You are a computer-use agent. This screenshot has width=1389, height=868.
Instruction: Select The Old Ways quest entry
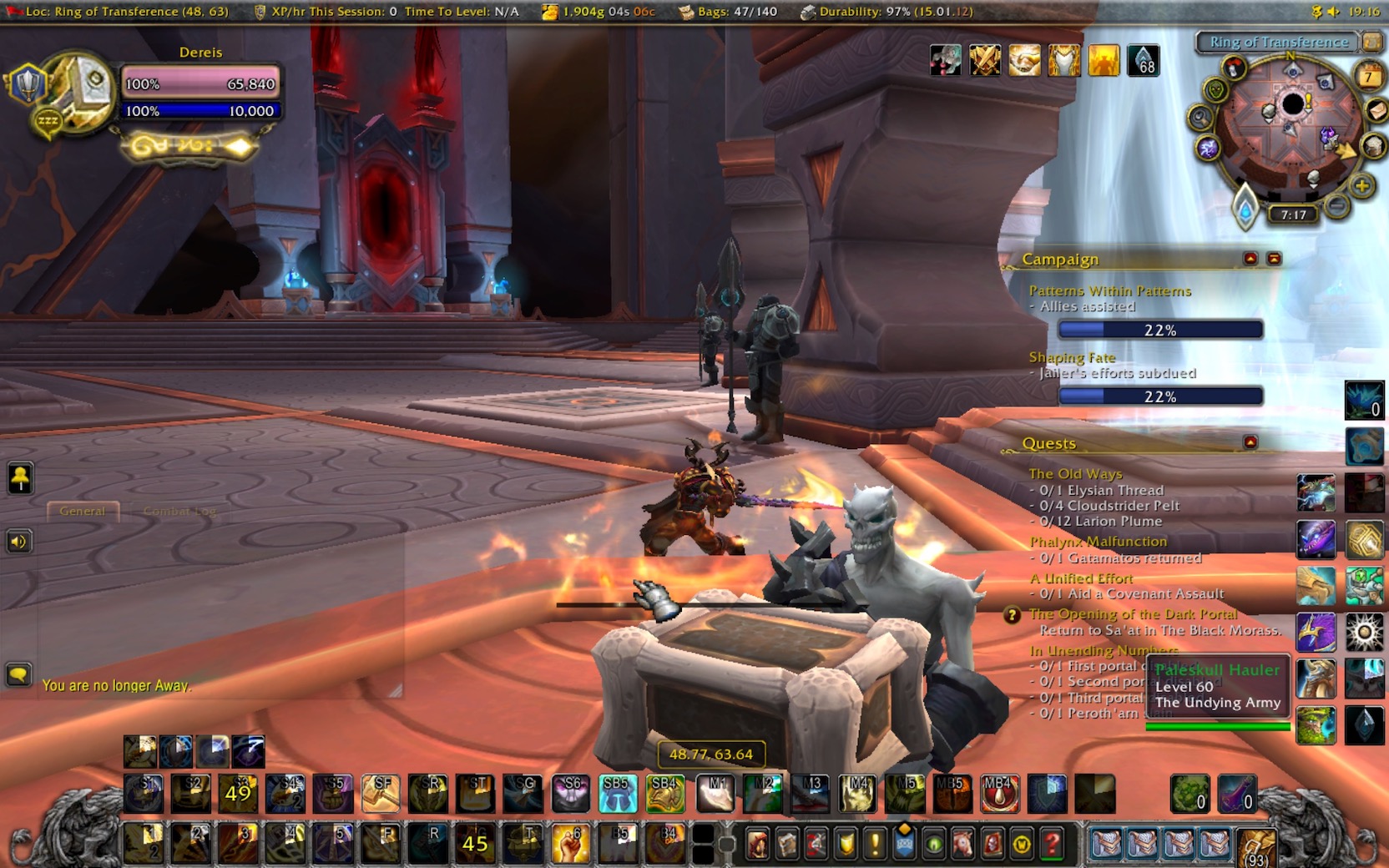(1075, 473)
